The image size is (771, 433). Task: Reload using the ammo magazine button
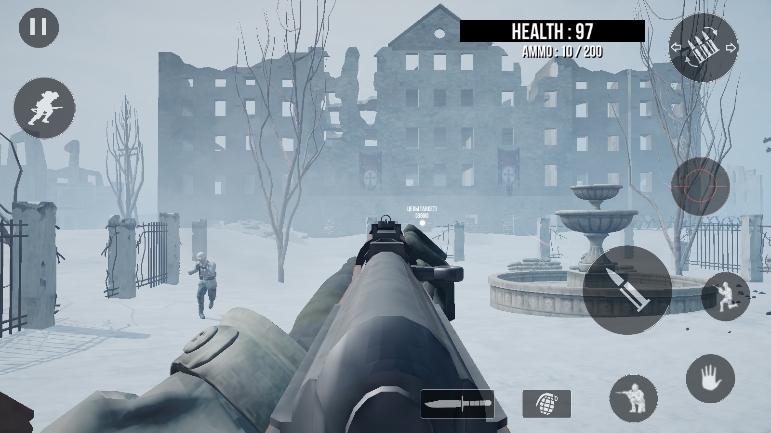703,48
